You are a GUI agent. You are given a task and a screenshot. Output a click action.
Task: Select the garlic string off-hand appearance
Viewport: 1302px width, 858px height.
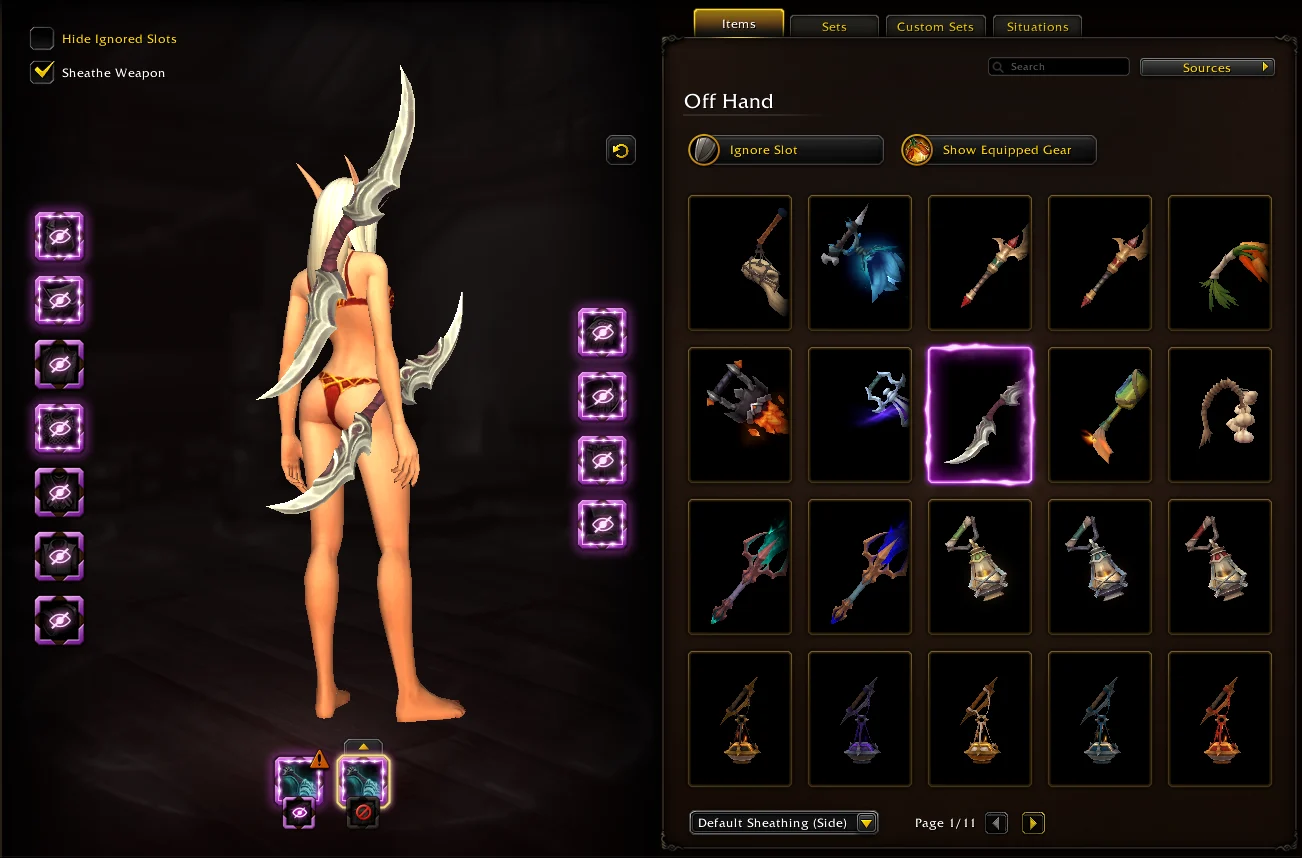coord(1220,415)
